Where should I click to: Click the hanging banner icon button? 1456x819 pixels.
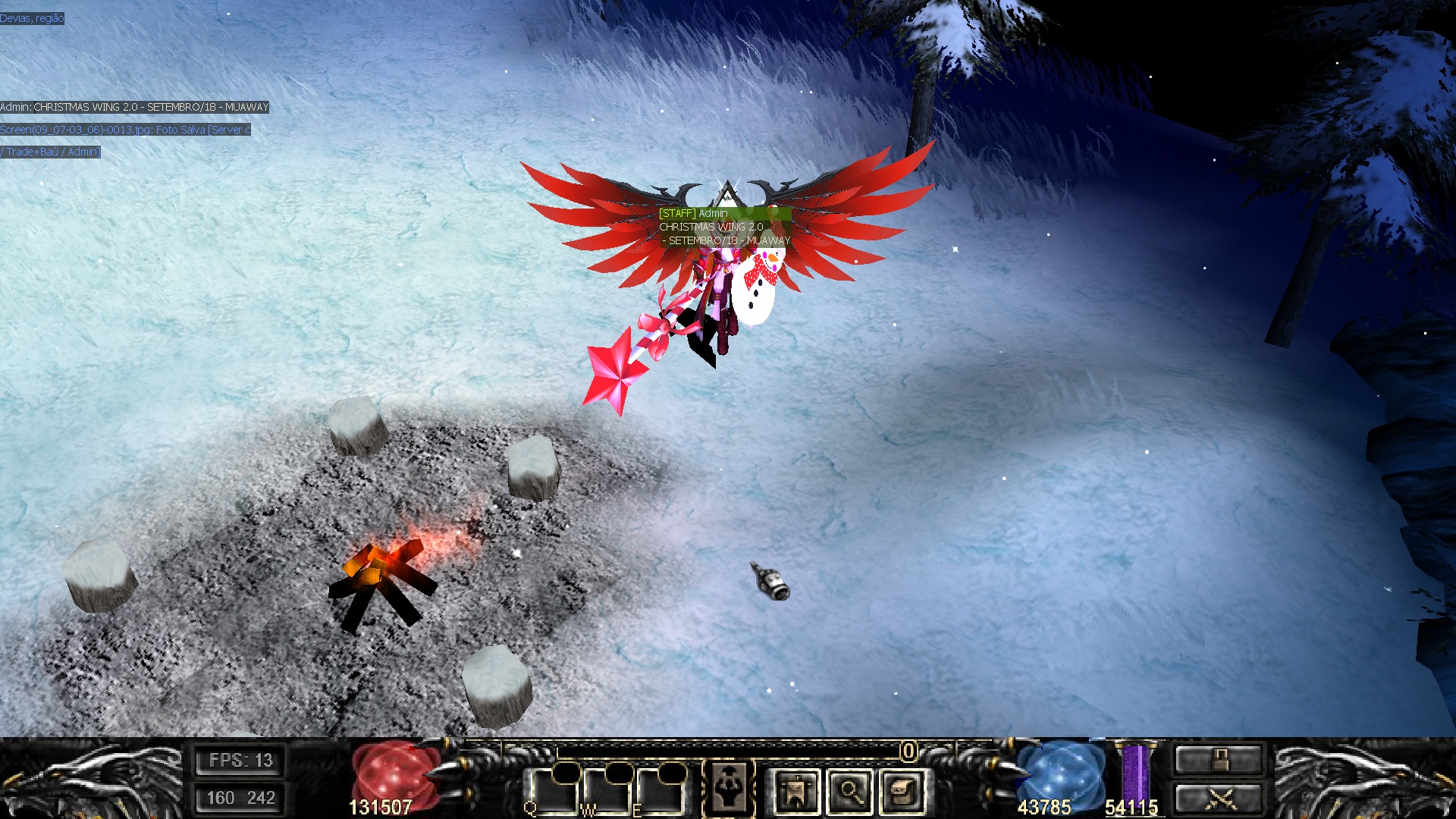(796, 792)
